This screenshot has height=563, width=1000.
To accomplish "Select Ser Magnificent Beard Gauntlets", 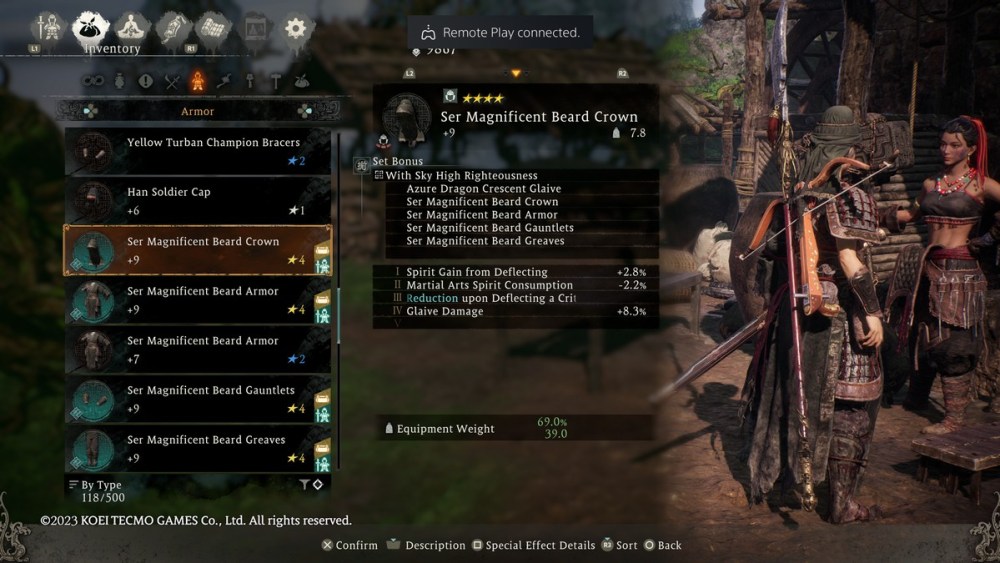I will click(x=198, y=399).
